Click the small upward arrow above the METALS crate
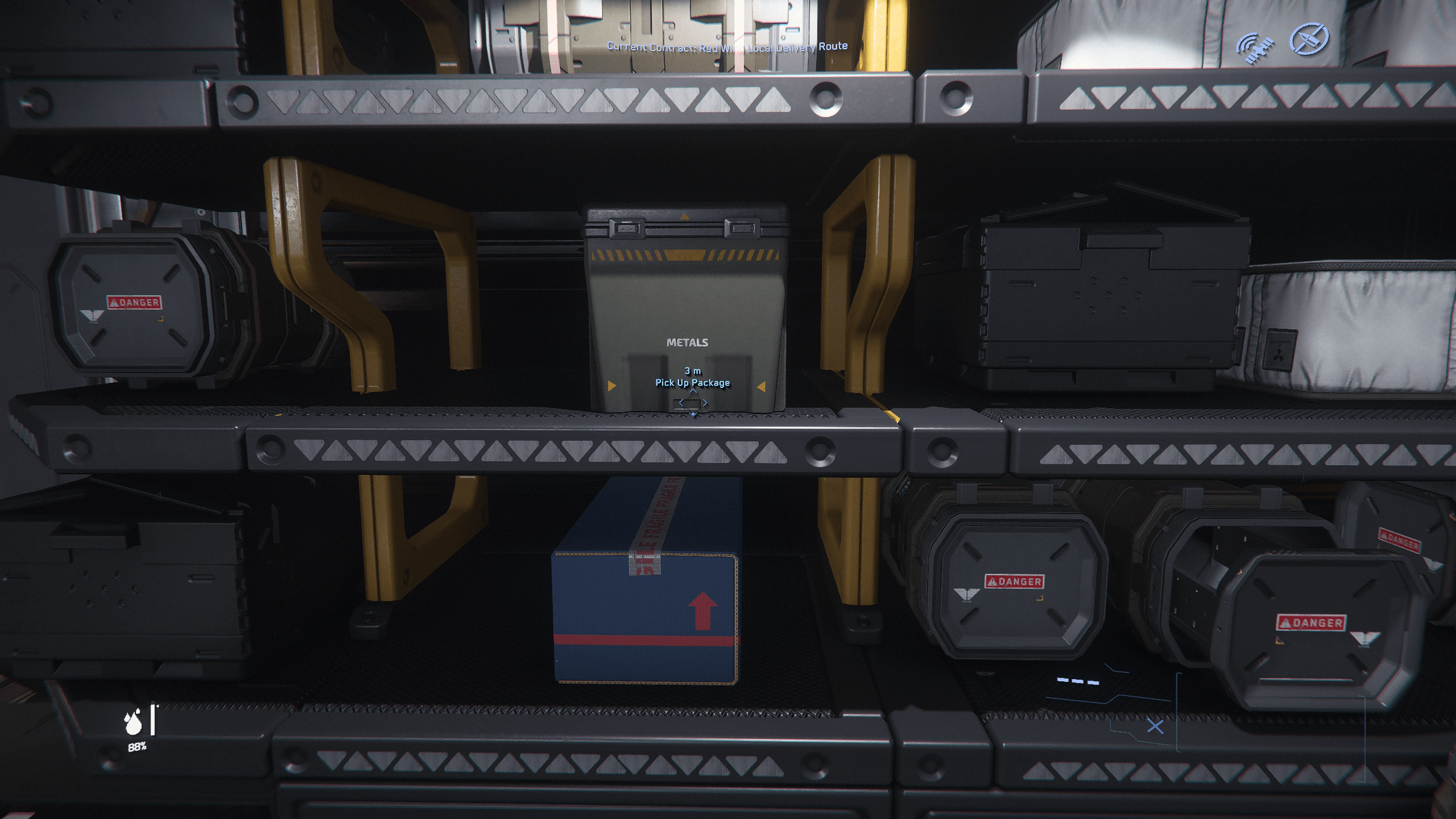1456x819 pixels. (684, 217)
